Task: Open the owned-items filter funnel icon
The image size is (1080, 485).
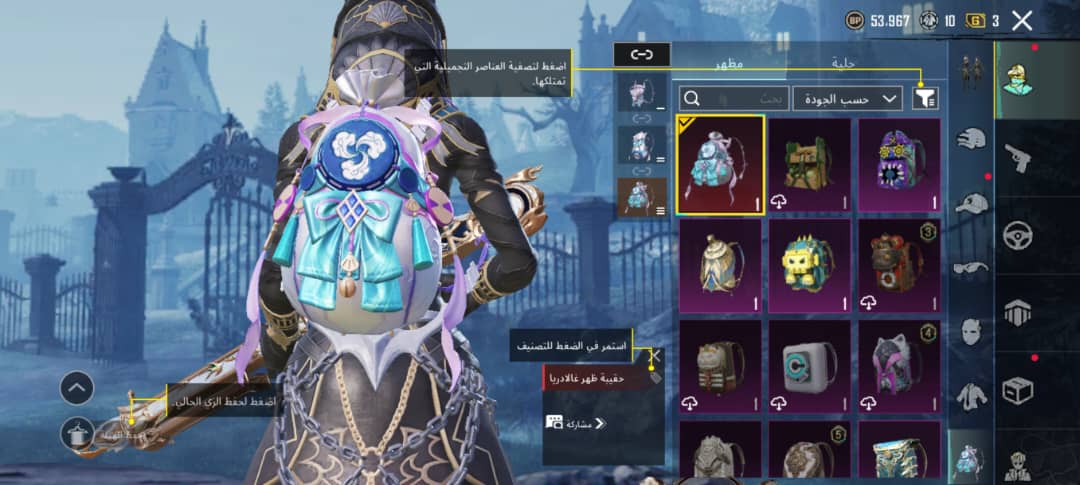Action: pos(926,98)
